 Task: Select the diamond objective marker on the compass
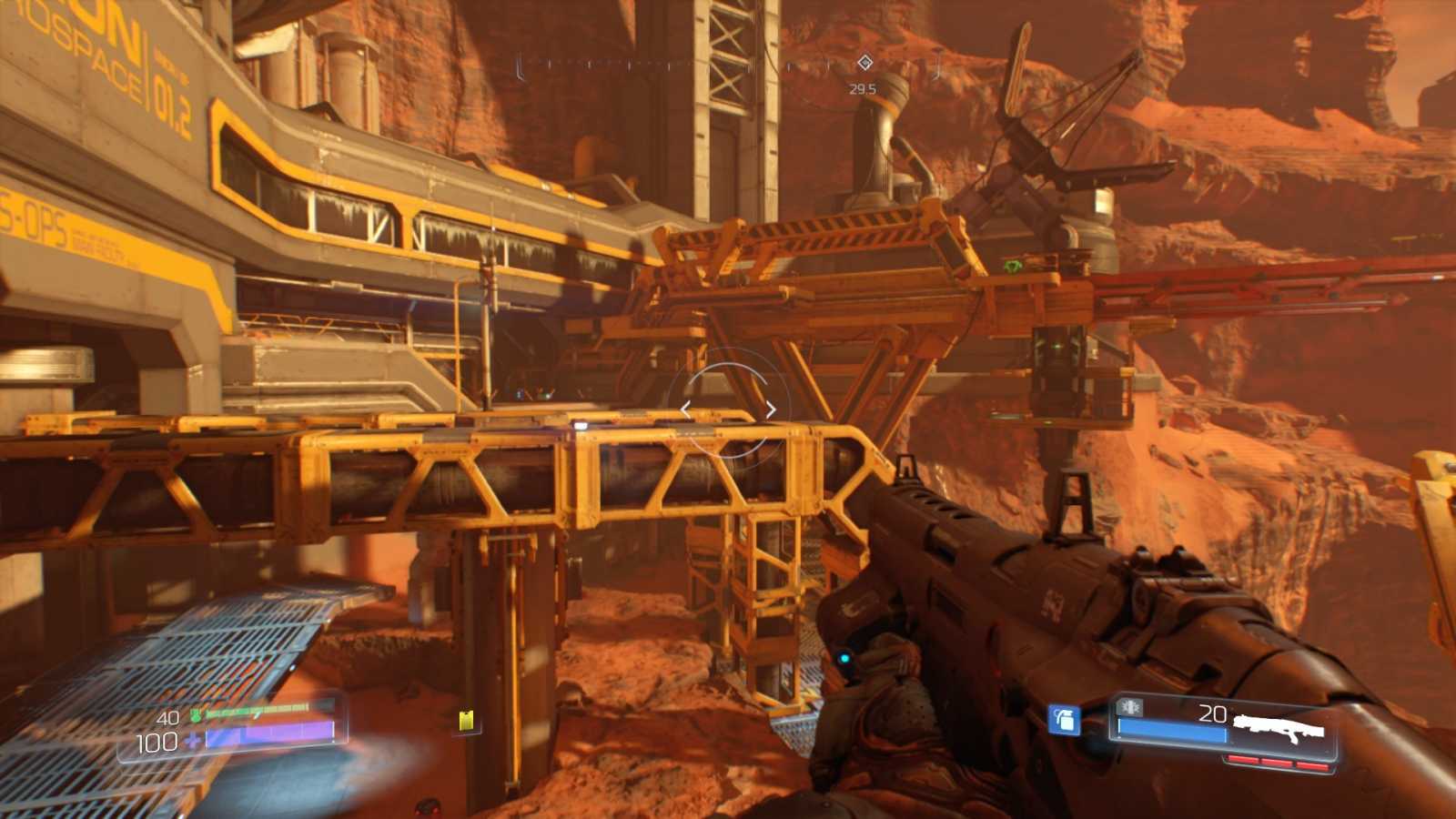coord(864,63)
